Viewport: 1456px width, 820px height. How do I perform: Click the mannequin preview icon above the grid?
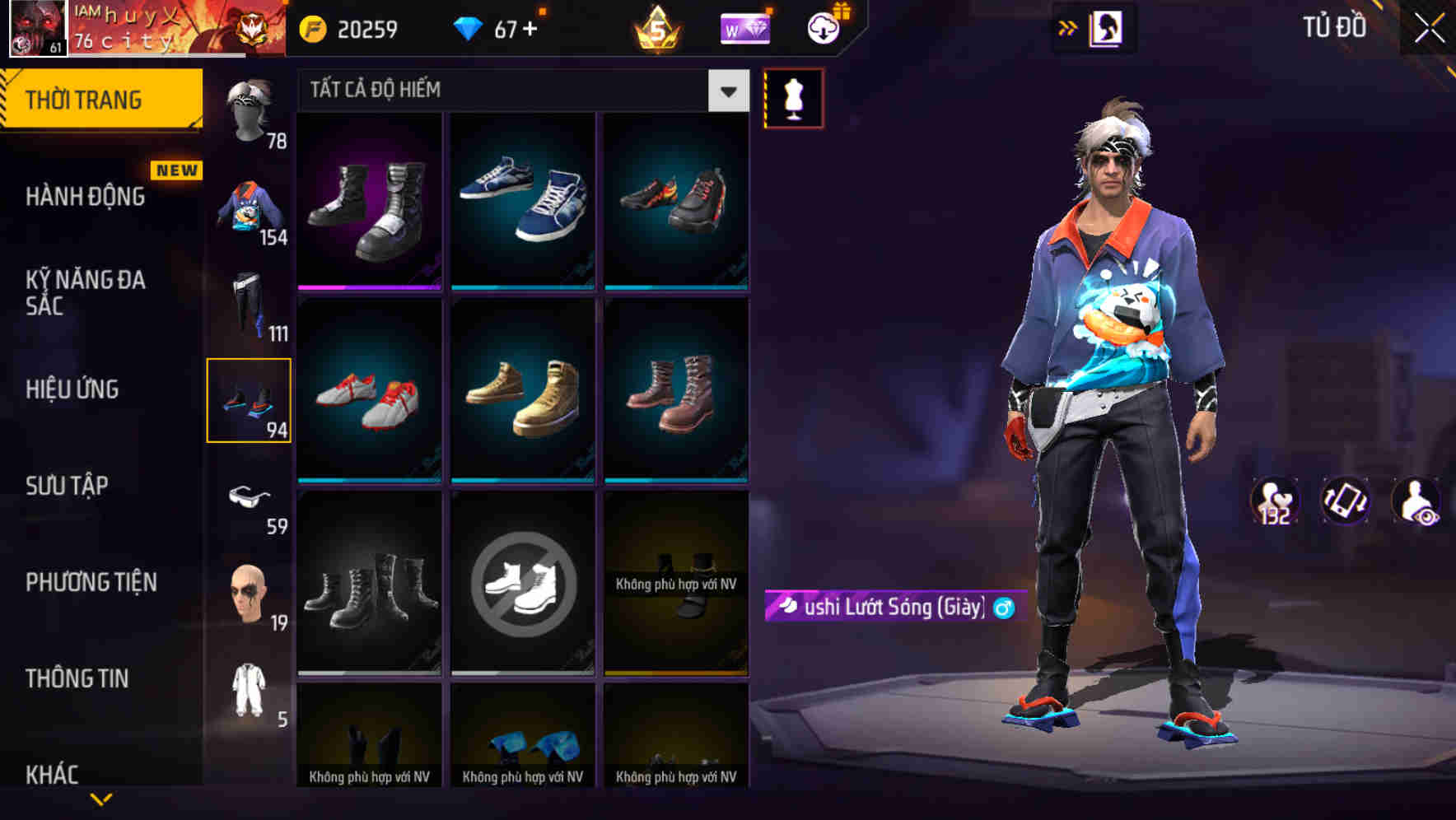(x=793, y=96)
